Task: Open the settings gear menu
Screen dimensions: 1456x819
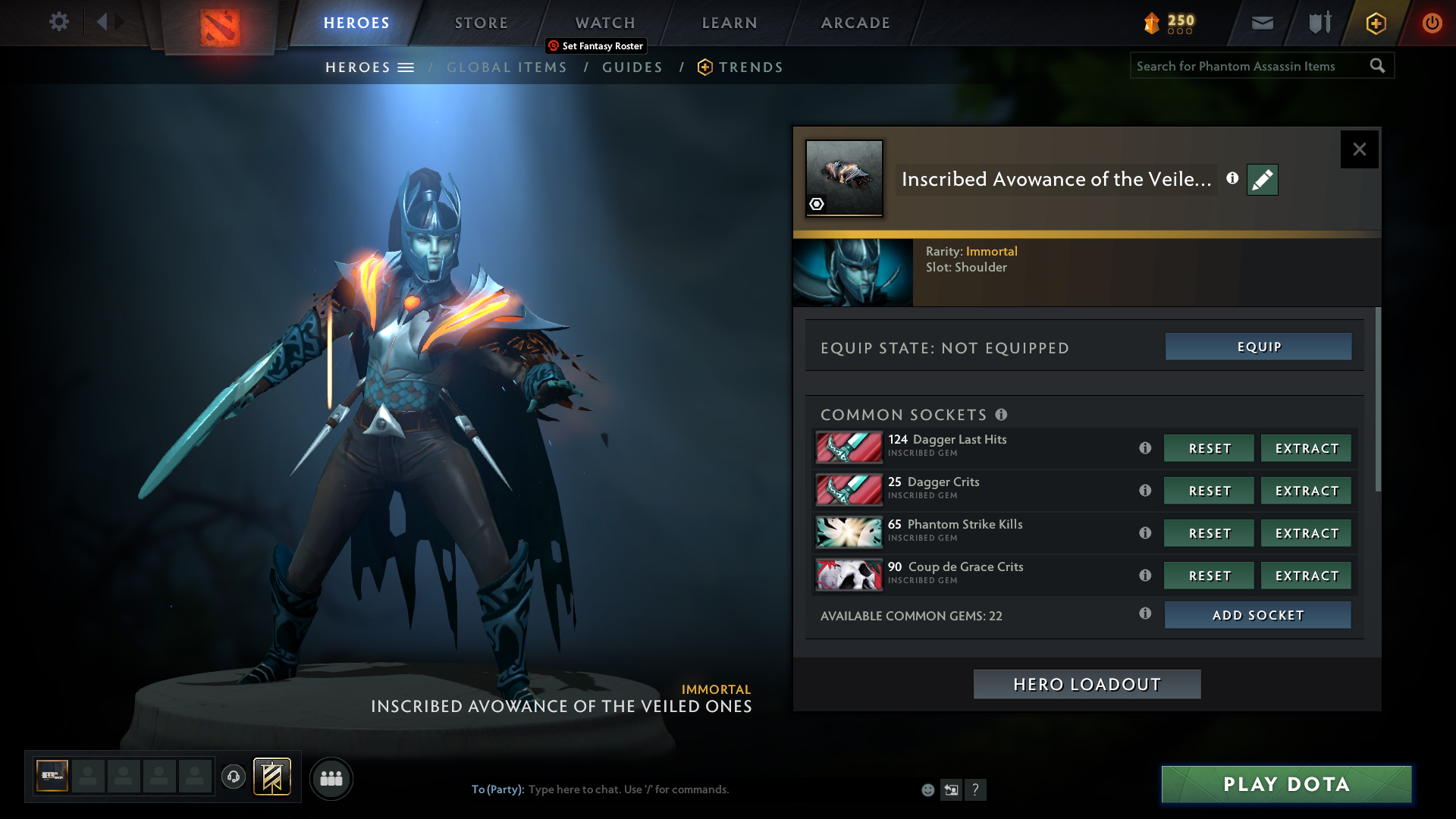Action: pyautogui.click(x=58, y=22)
